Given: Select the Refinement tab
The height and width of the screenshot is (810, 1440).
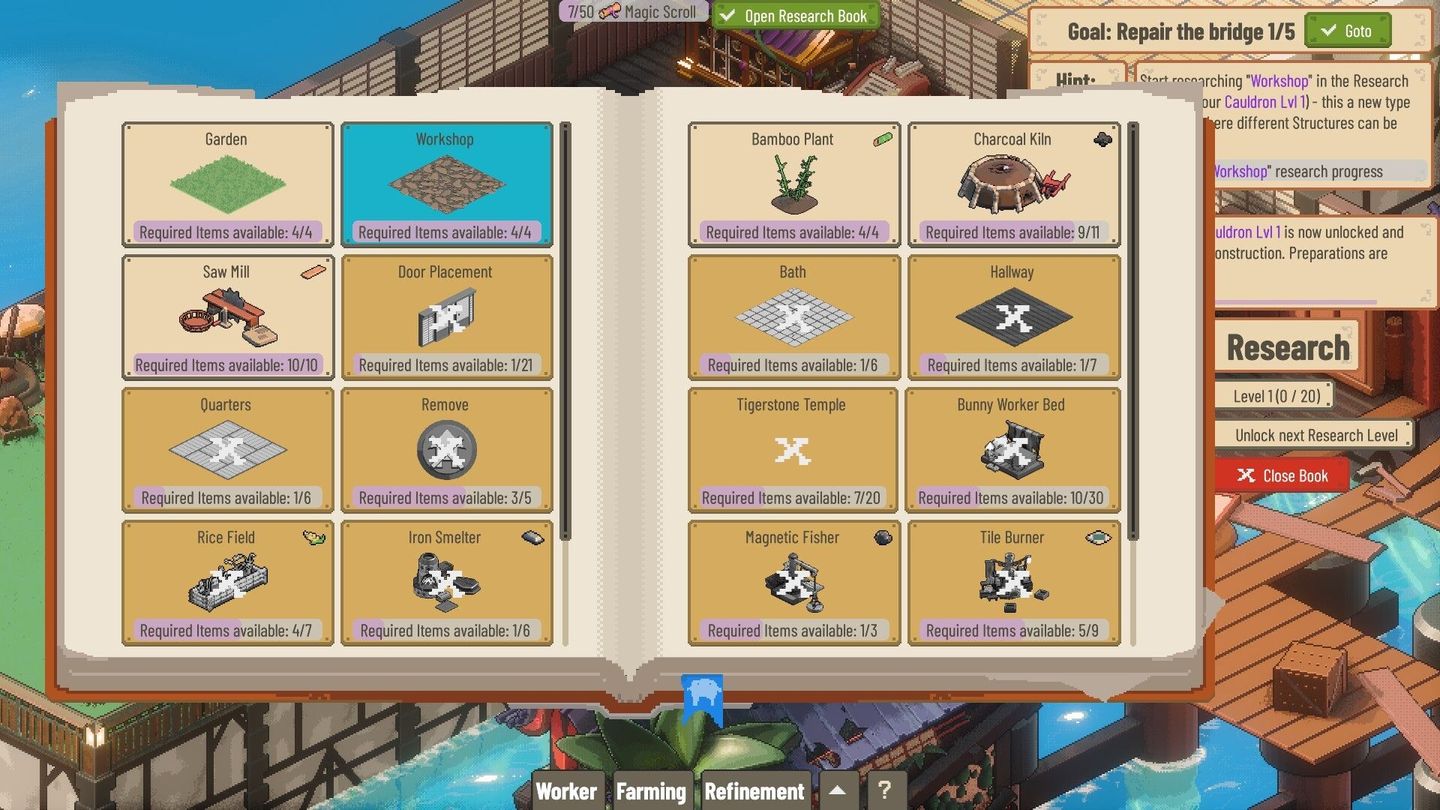Looking at the screenshot, I should coord(755,790).
